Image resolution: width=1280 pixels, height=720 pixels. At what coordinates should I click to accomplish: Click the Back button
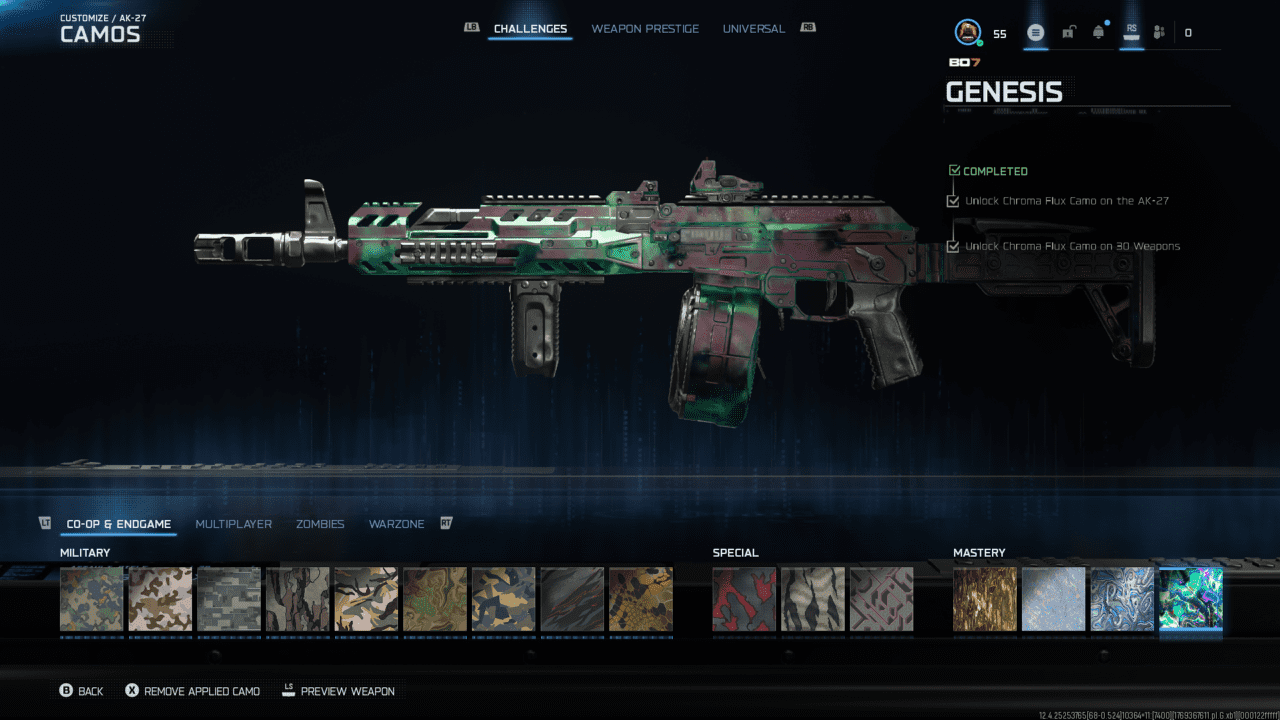click(x=81, y=691)
